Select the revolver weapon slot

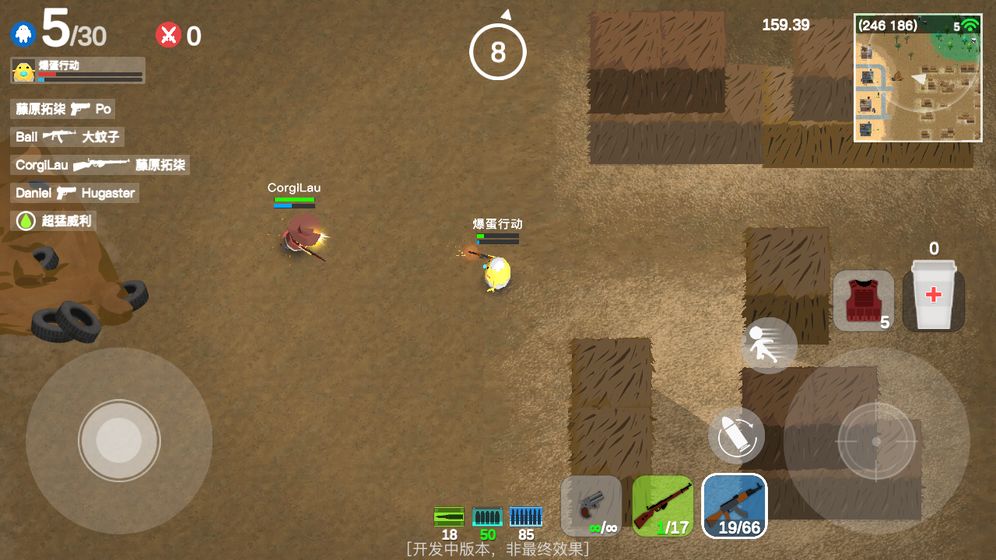592,505
